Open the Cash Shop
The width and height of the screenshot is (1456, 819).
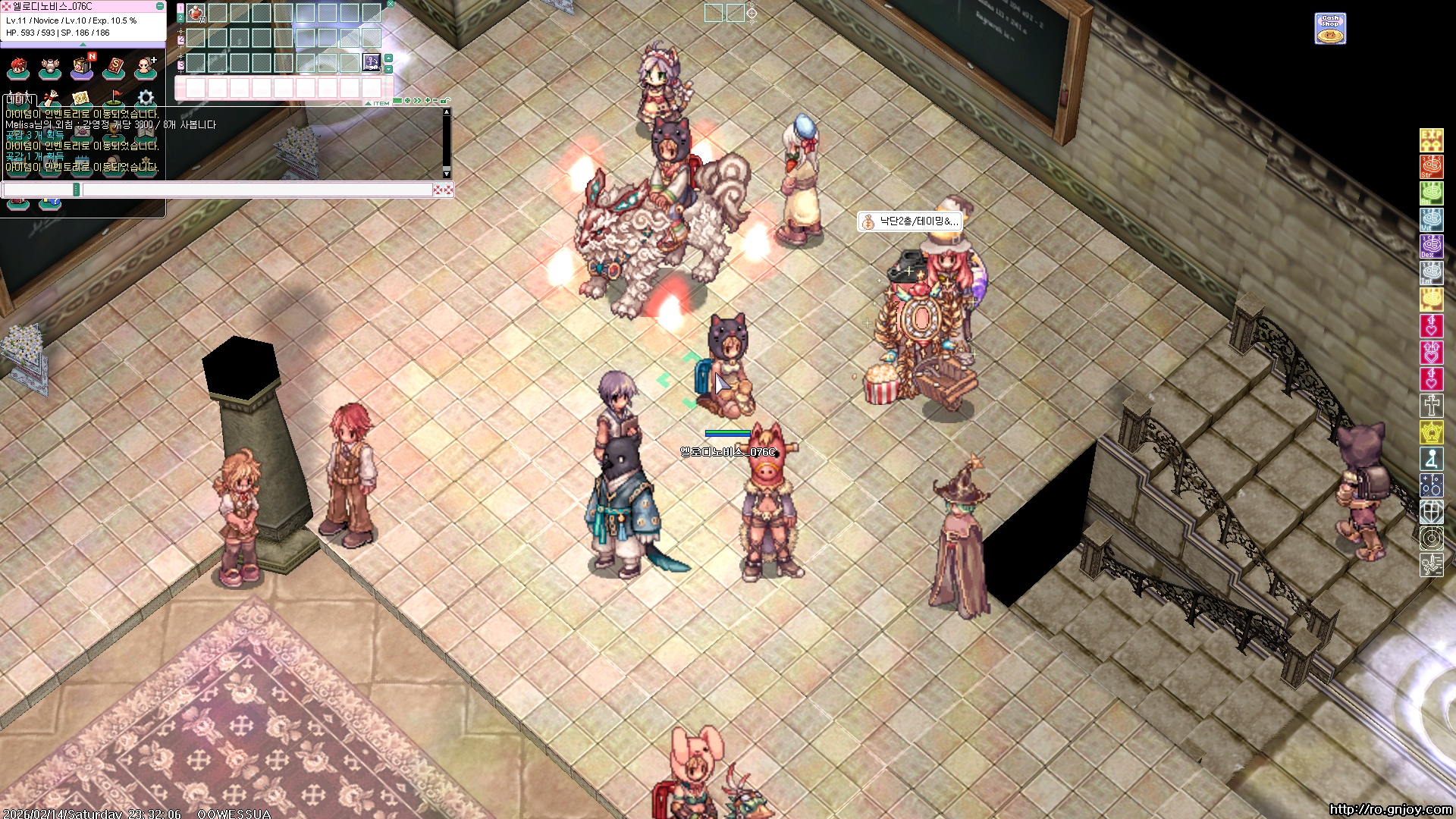click(x=1330, y=29)
